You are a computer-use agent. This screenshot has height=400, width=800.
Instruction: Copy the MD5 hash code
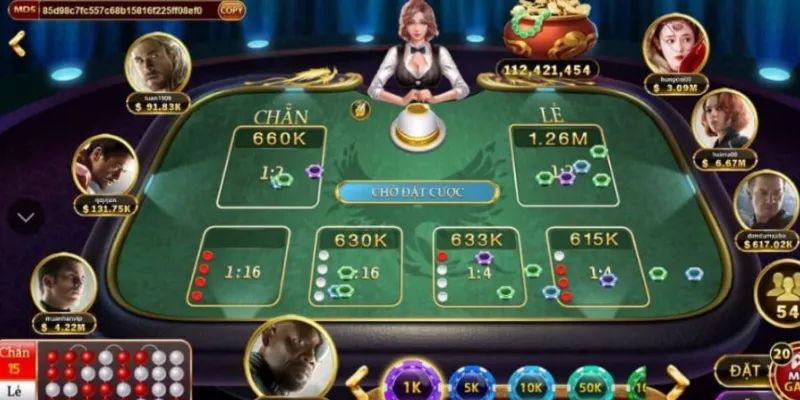point(230,10)
